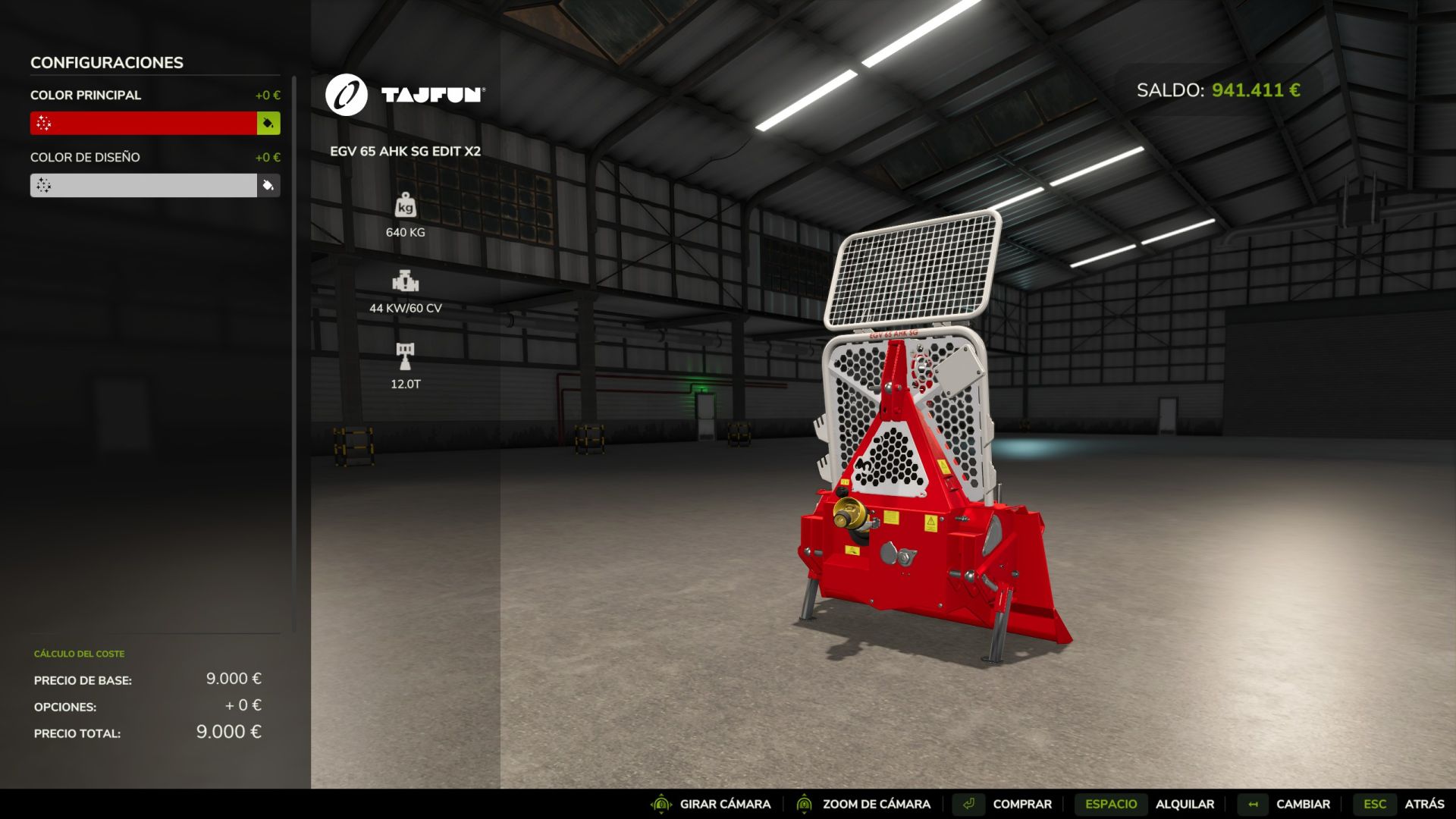
Task: Select the red Color Principal swatch bar
Action: 143,123
